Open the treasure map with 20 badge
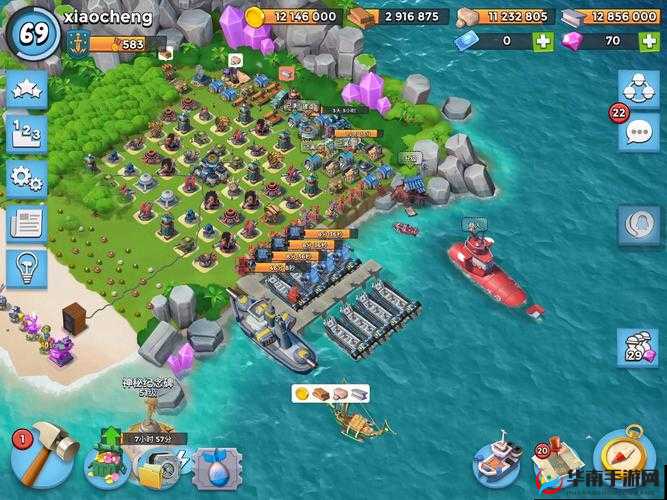 (558, 460)
